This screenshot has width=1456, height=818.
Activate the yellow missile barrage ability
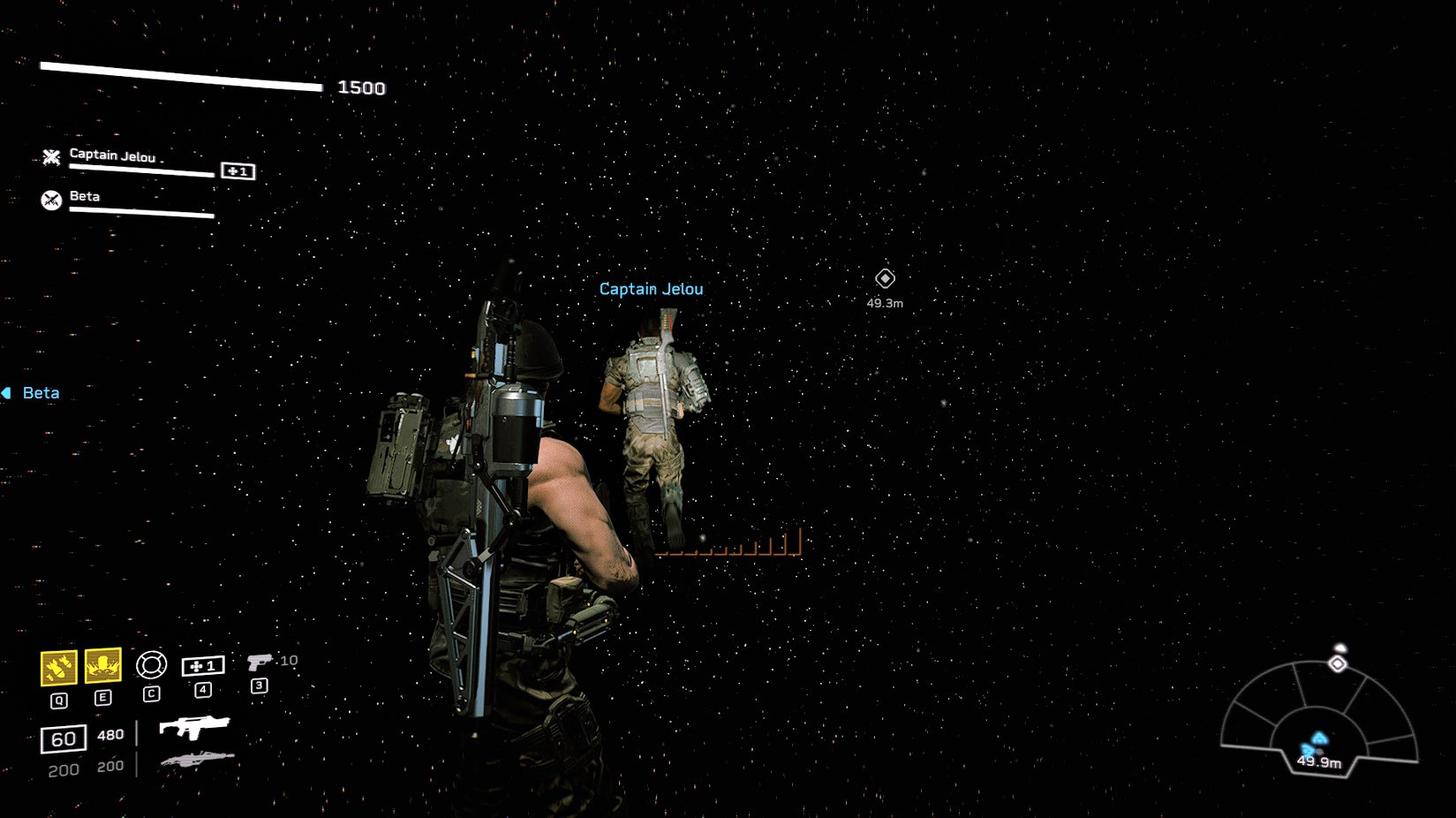pos(58,668)
